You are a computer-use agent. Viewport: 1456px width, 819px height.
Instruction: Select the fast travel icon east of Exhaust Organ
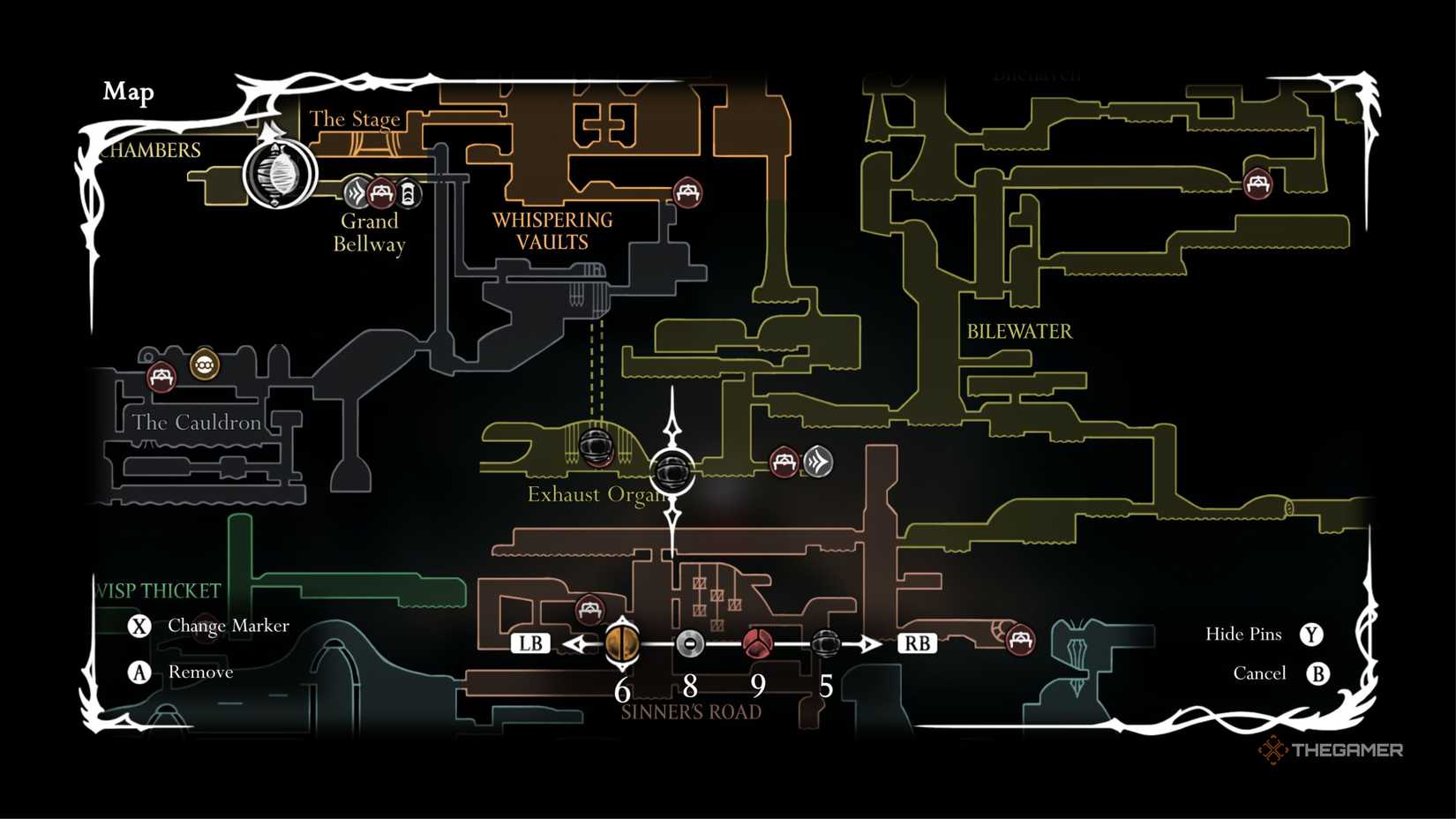point(817,460)
